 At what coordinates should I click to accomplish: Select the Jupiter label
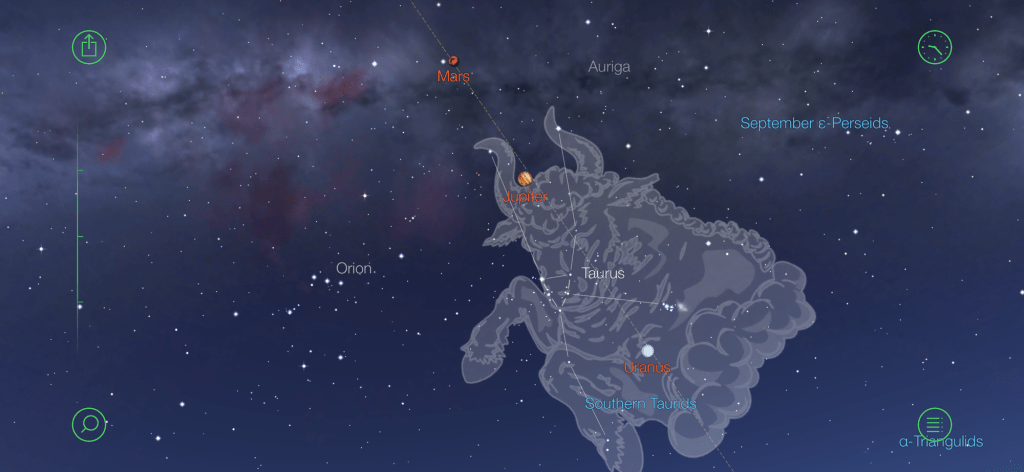click(526, 197)
